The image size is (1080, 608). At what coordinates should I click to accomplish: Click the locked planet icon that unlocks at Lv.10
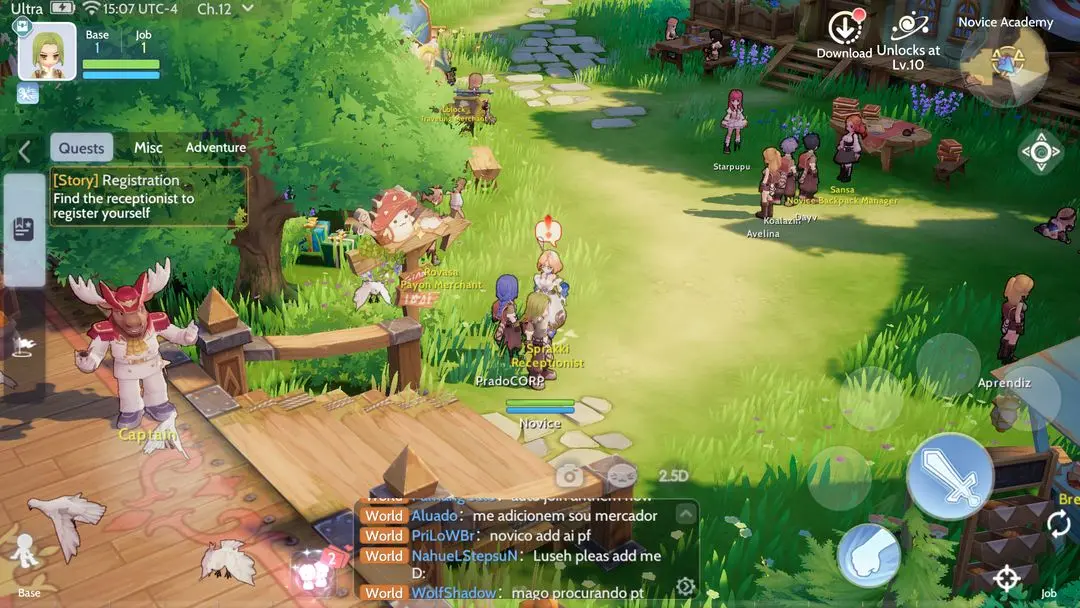909,30
